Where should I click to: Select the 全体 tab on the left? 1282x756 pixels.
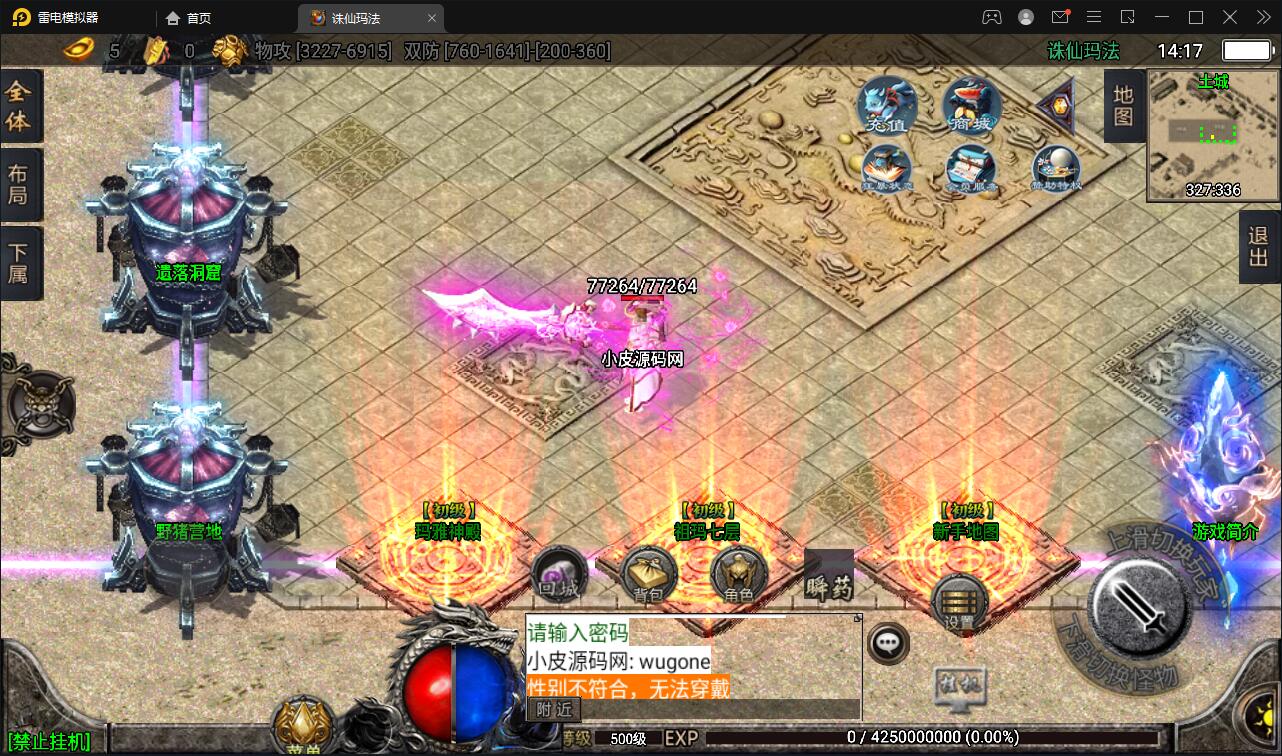pos(19,107)
